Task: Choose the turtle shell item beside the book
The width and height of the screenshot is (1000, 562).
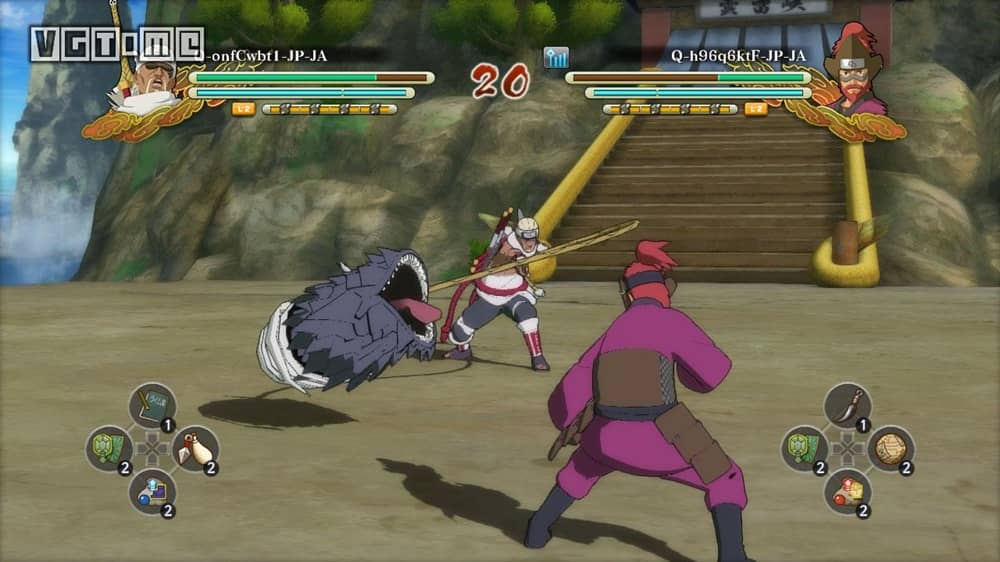Action: tap(108, 449)
